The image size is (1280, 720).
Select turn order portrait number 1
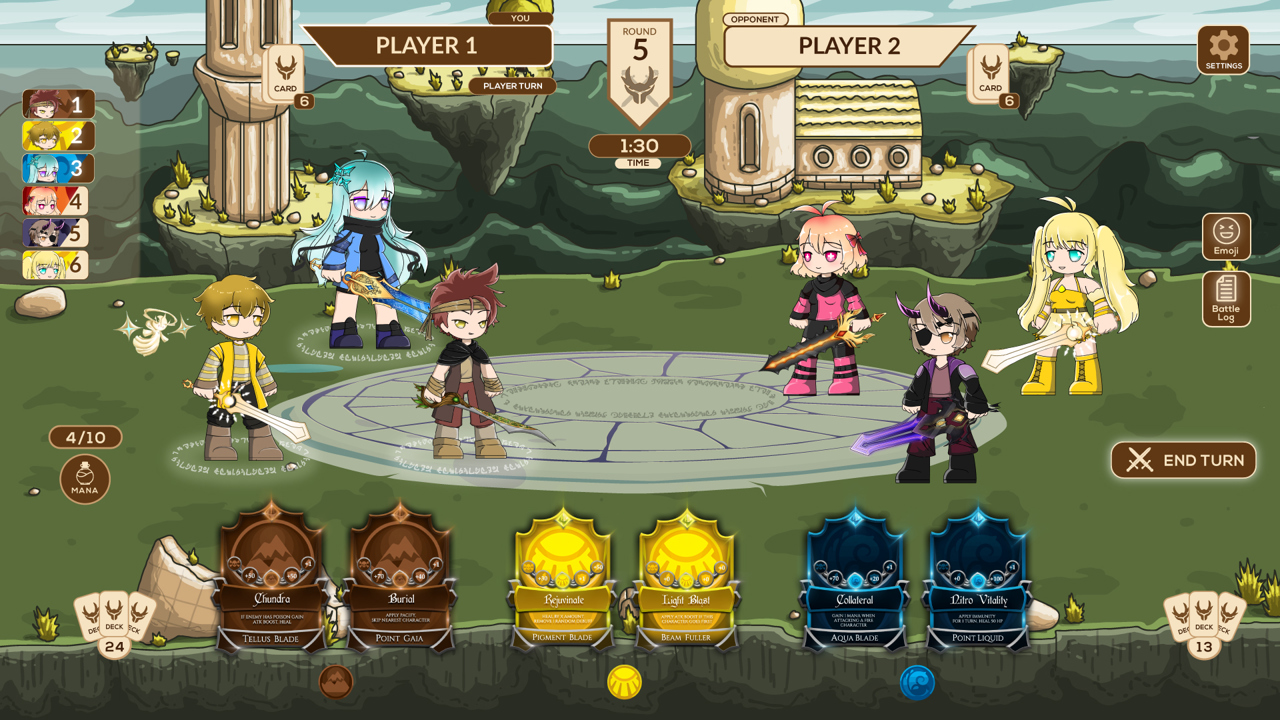click(x=58, y=104)
